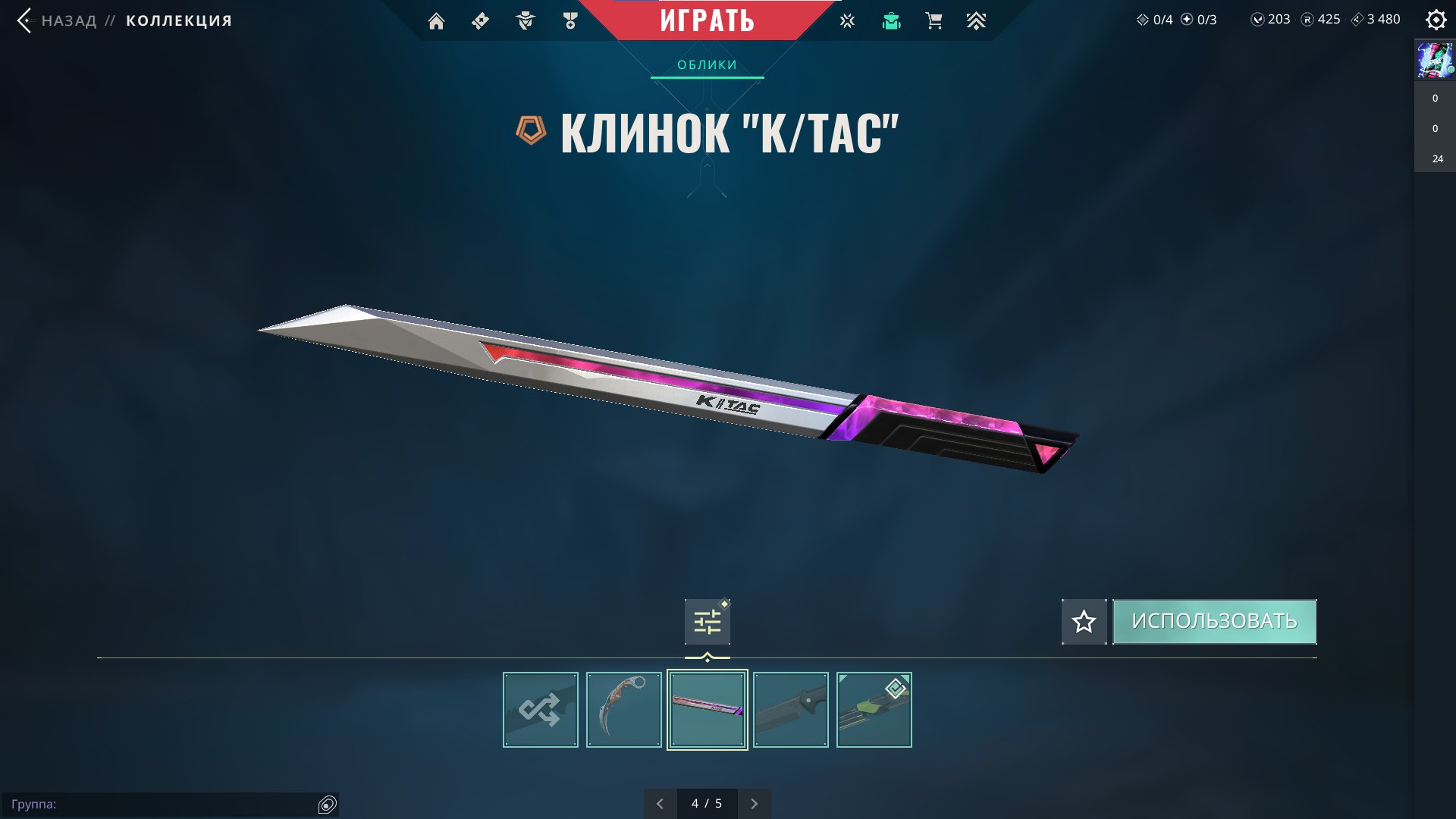Image resolution: width=1456 pixels, height=819 pixels.
Task: Pick the dark default knife thumbnail
Action: click(791, 710)
